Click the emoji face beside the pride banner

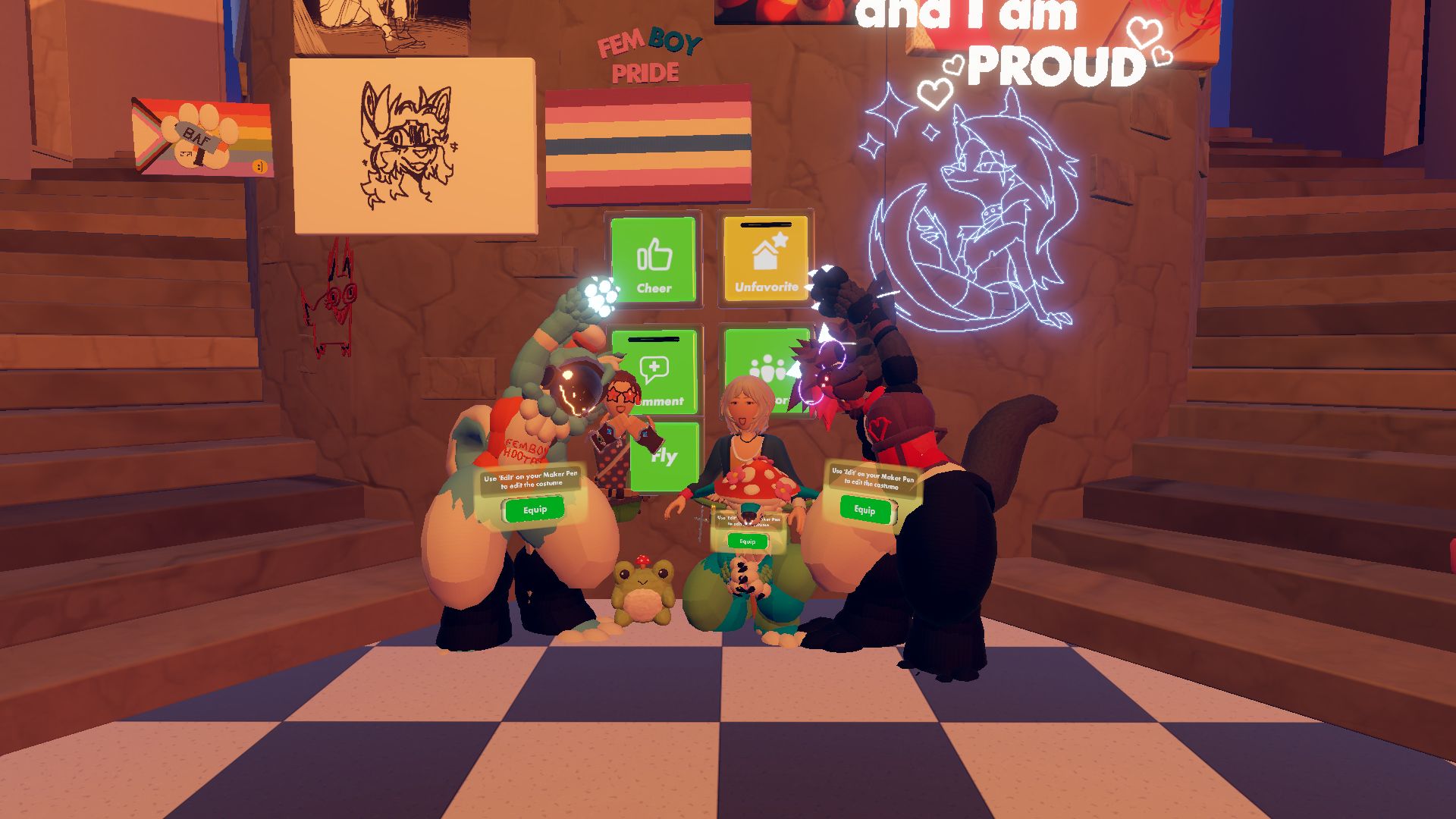259,167
